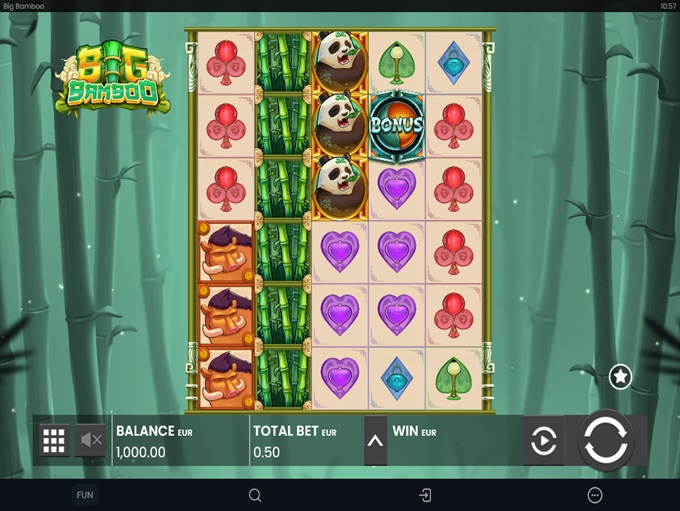Open the more options ellipsis icon

[595, 495]
